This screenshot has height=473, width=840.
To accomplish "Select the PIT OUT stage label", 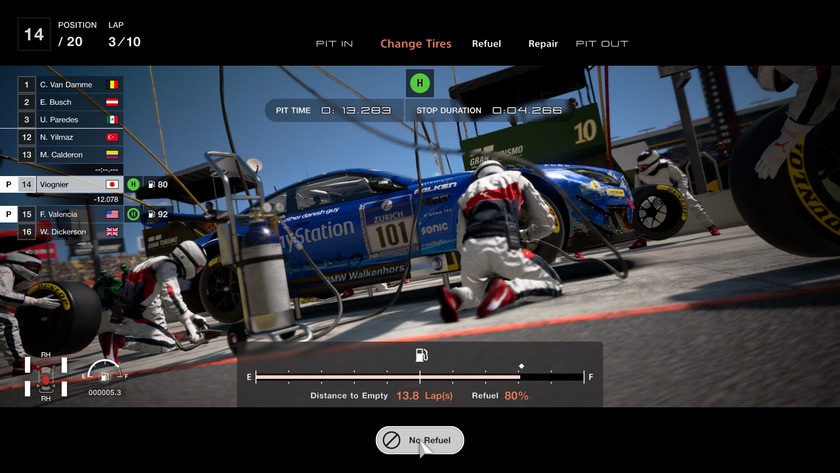I will coord(602,44).
